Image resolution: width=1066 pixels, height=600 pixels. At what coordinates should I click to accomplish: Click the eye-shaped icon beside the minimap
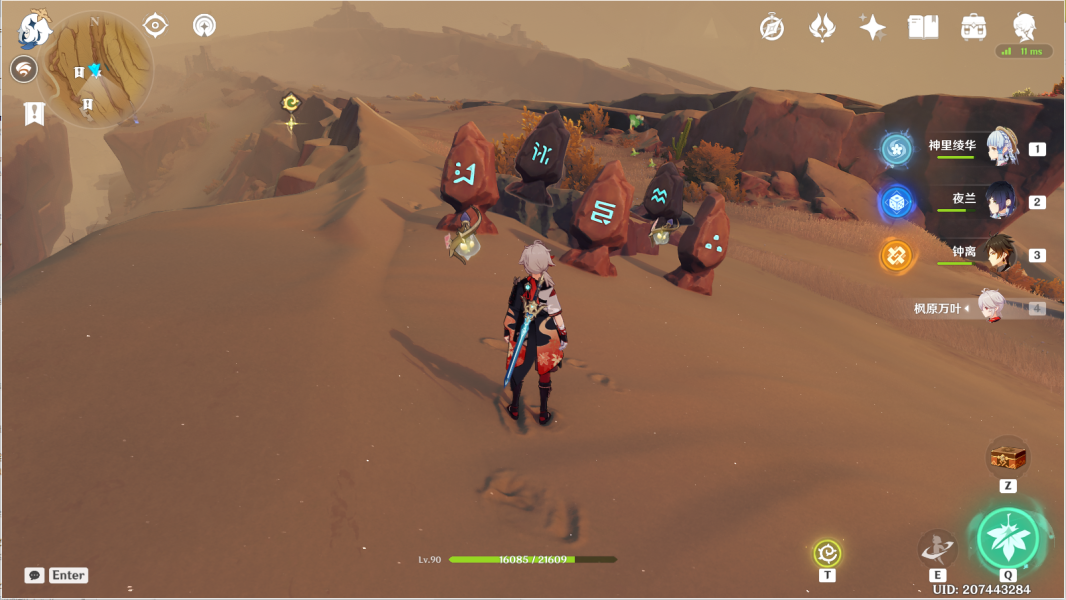pos(155,25)
